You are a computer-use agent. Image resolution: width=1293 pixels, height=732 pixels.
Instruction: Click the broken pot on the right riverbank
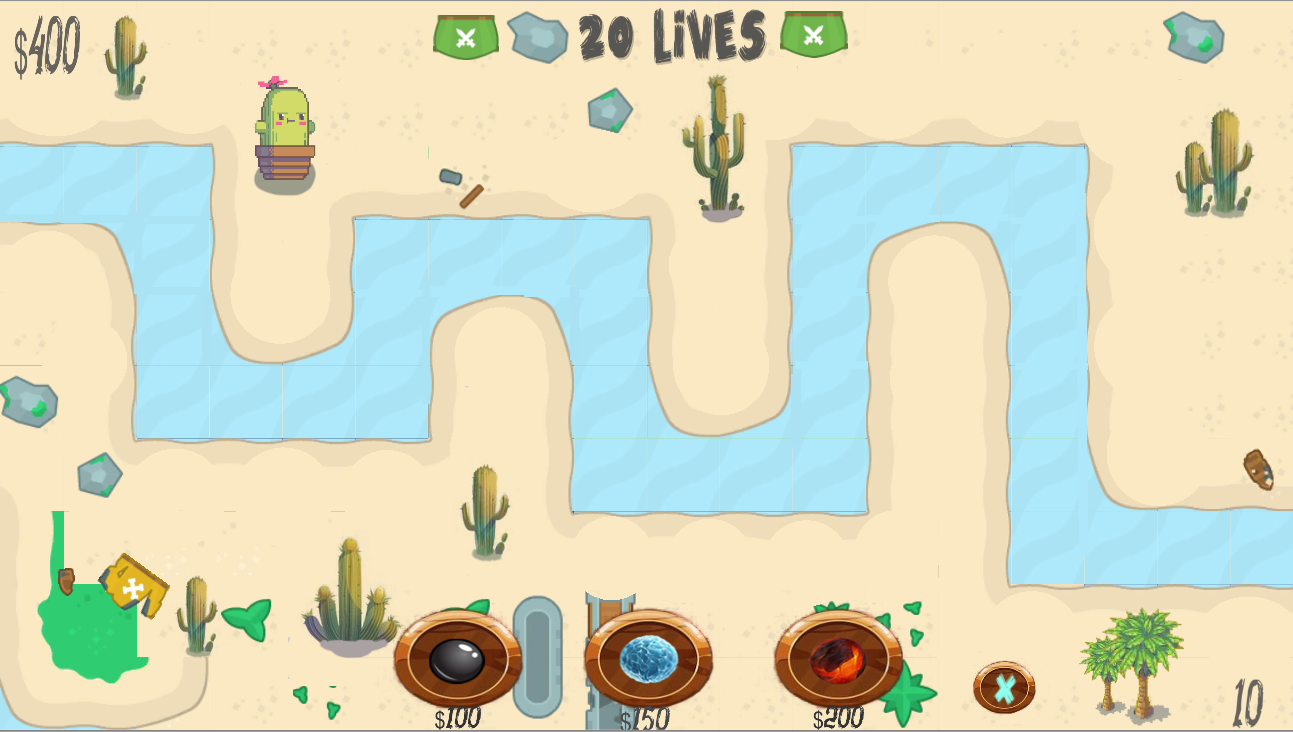(x=1259, y=470)
